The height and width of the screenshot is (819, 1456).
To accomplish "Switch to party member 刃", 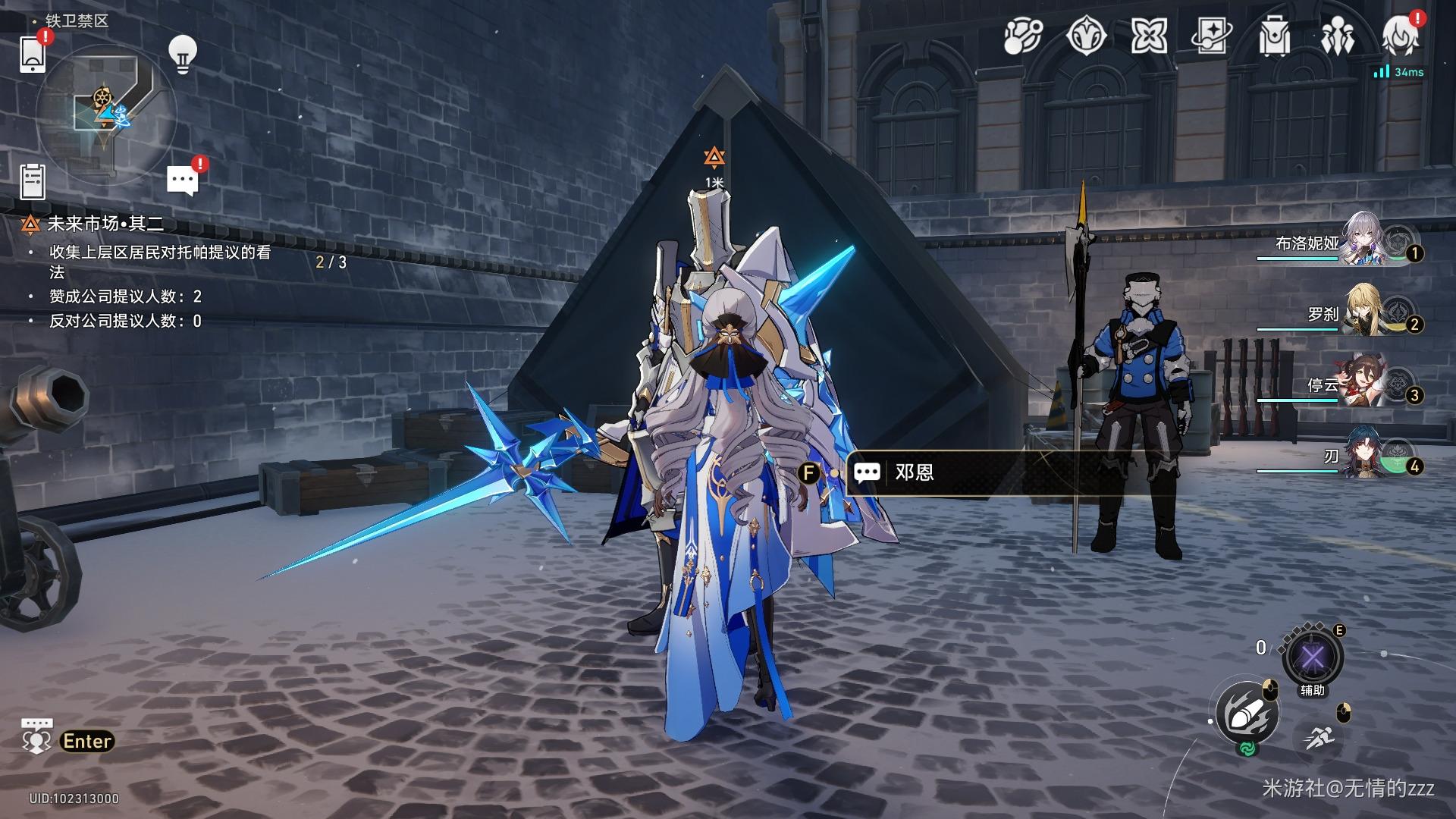I will coord(1365,453).
